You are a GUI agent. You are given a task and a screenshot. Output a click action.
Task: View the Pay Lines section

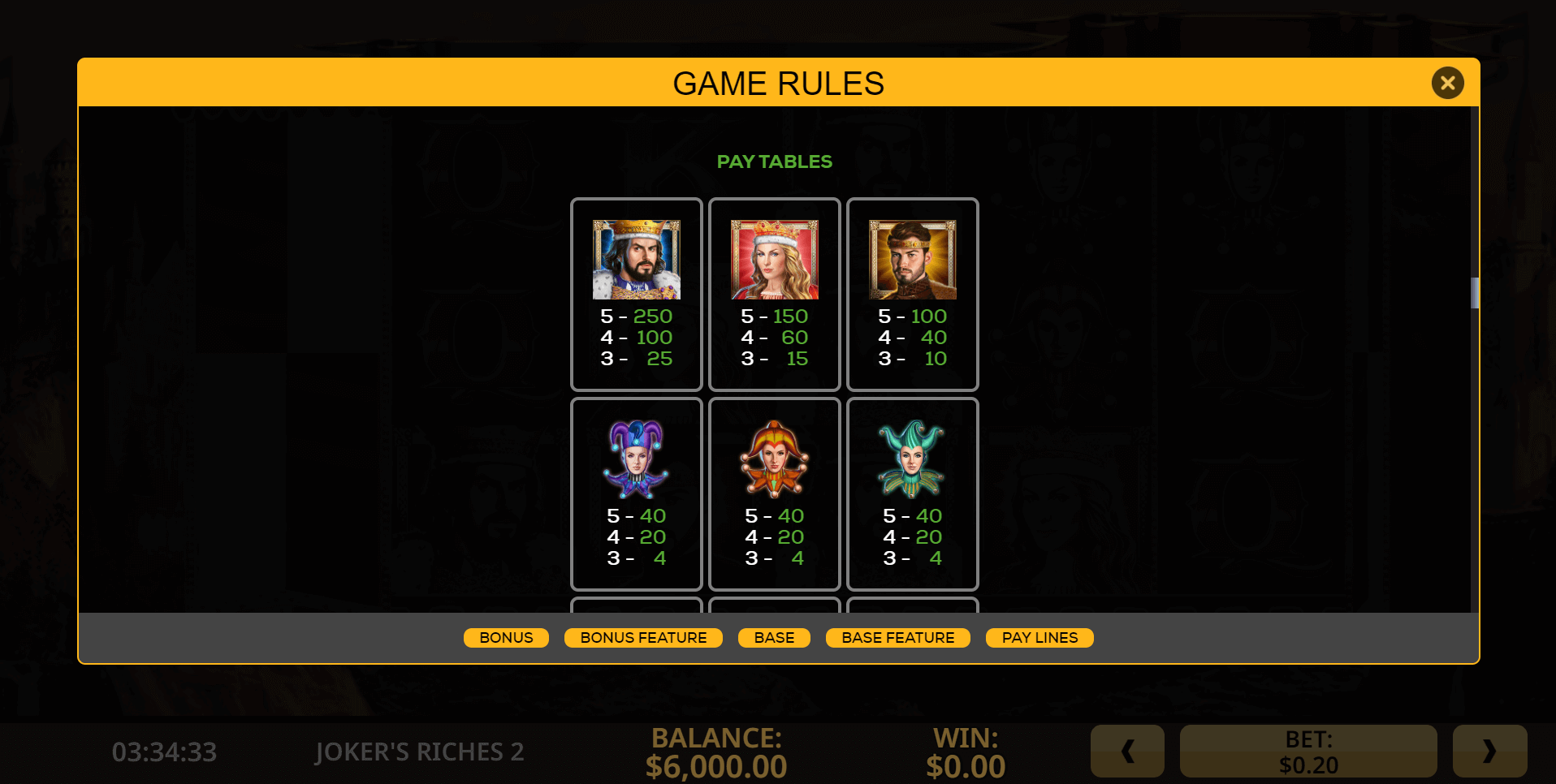point(1039,638)
